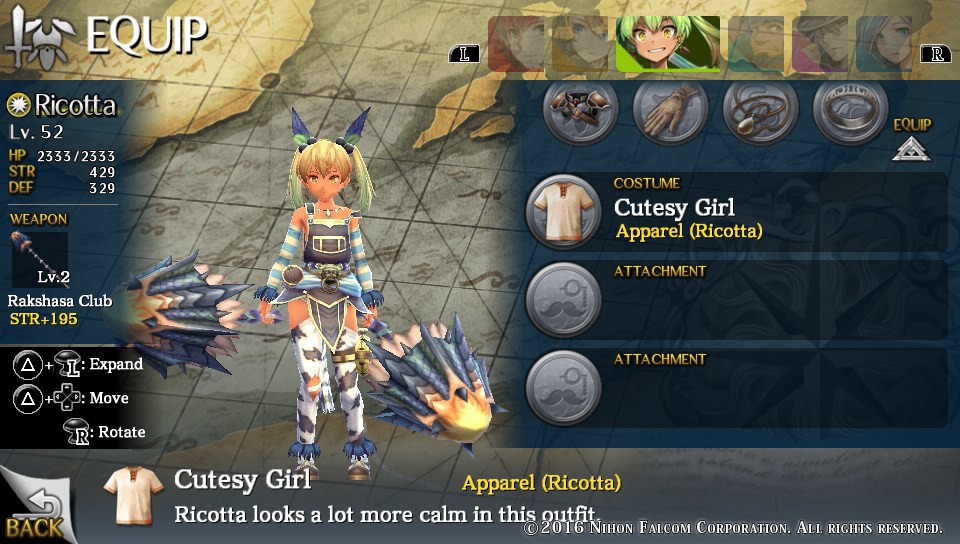Select the red-haired character portrait

516,44
